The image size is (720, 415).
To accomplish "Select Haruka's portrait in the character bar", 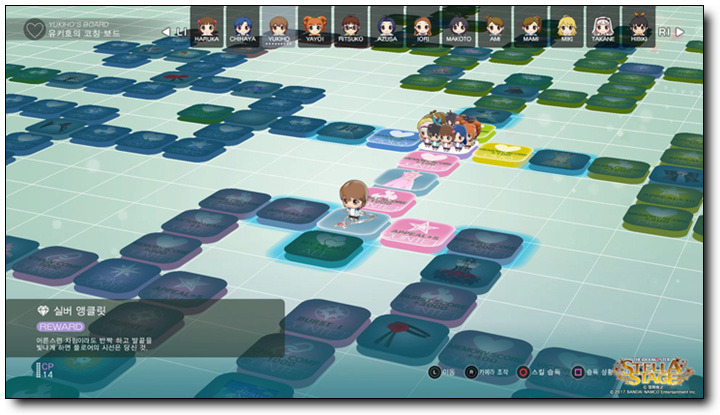I will pos(206,25).
